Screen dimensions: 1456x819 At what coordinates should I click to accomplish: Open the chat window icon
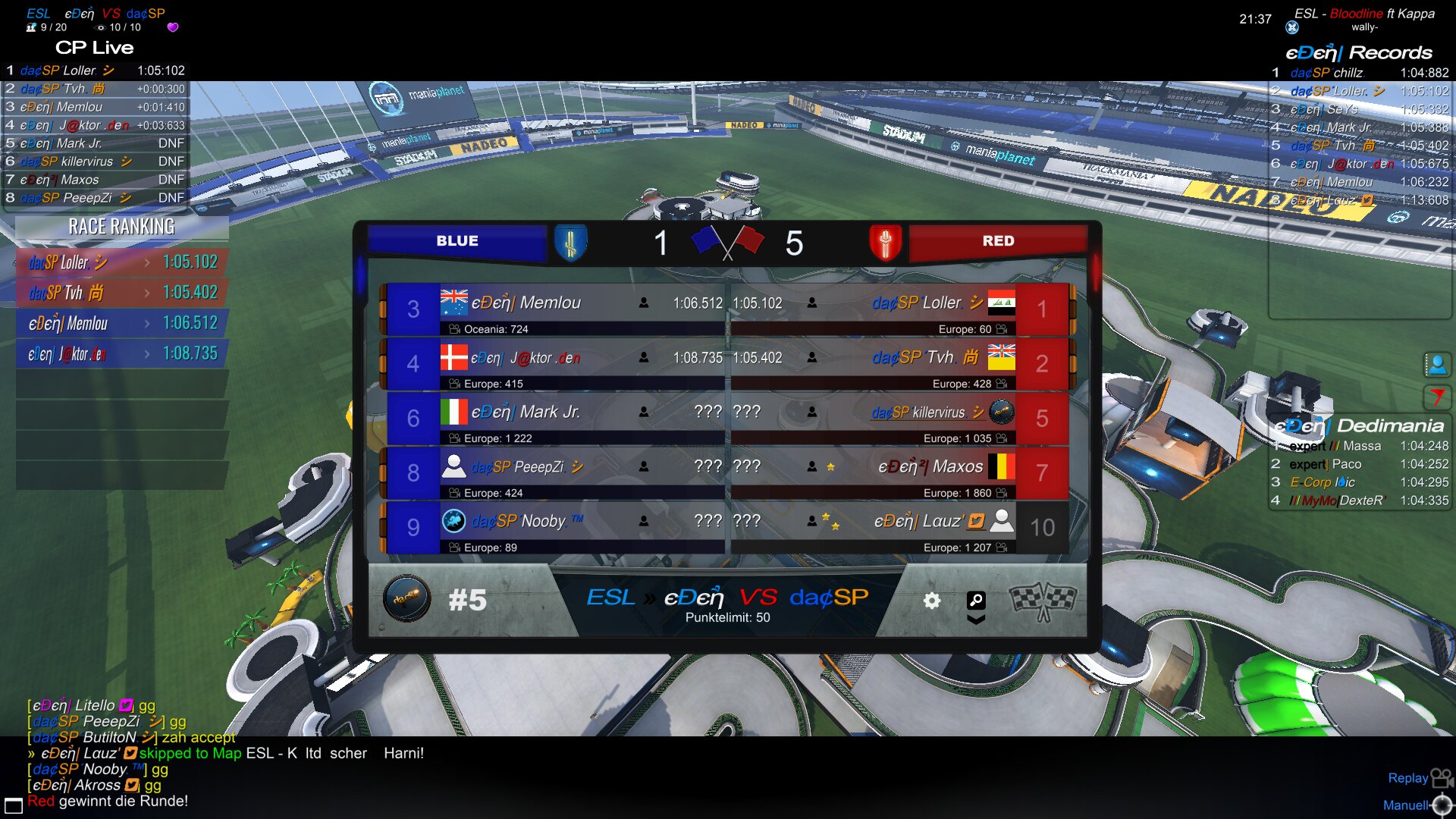click(x=13, y=805)
